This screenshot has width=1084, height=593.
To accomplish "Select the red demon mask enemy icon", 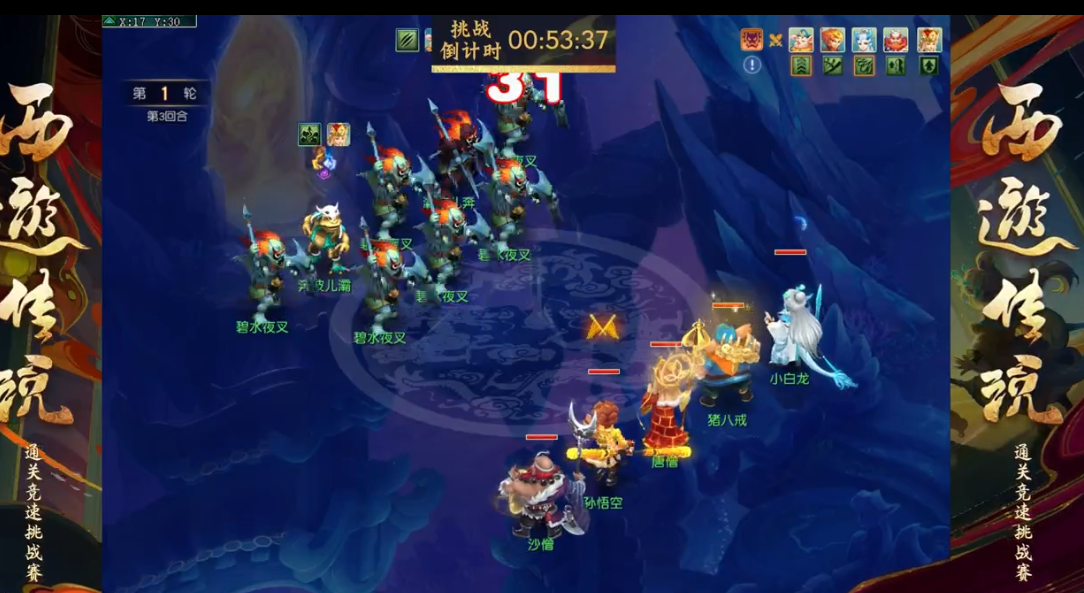I will click(751, 40).
